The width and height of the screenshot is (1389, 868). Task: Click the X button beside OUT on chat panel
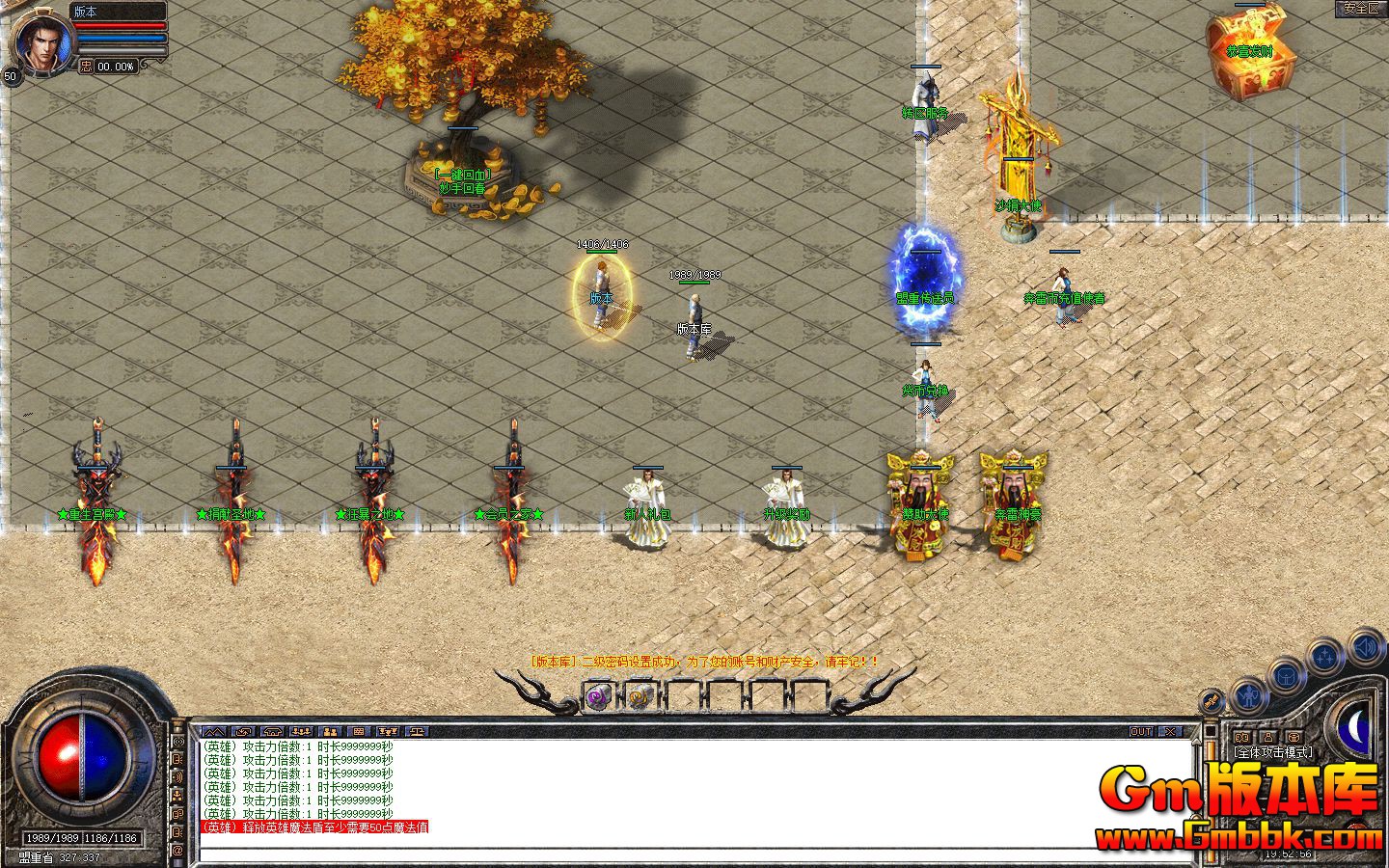pyautogui.click(x=1170, y=731)
